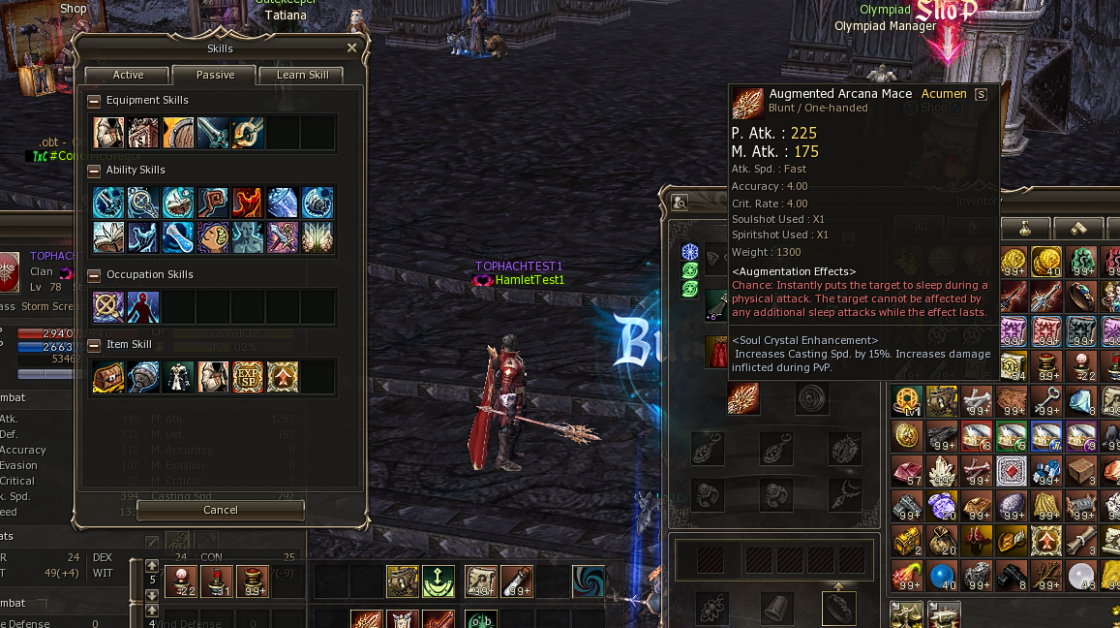The height and width of the screenshot is (628, 1120).
Task: Use the green anchor skill on hotbar
Action: tap(438, 581)
